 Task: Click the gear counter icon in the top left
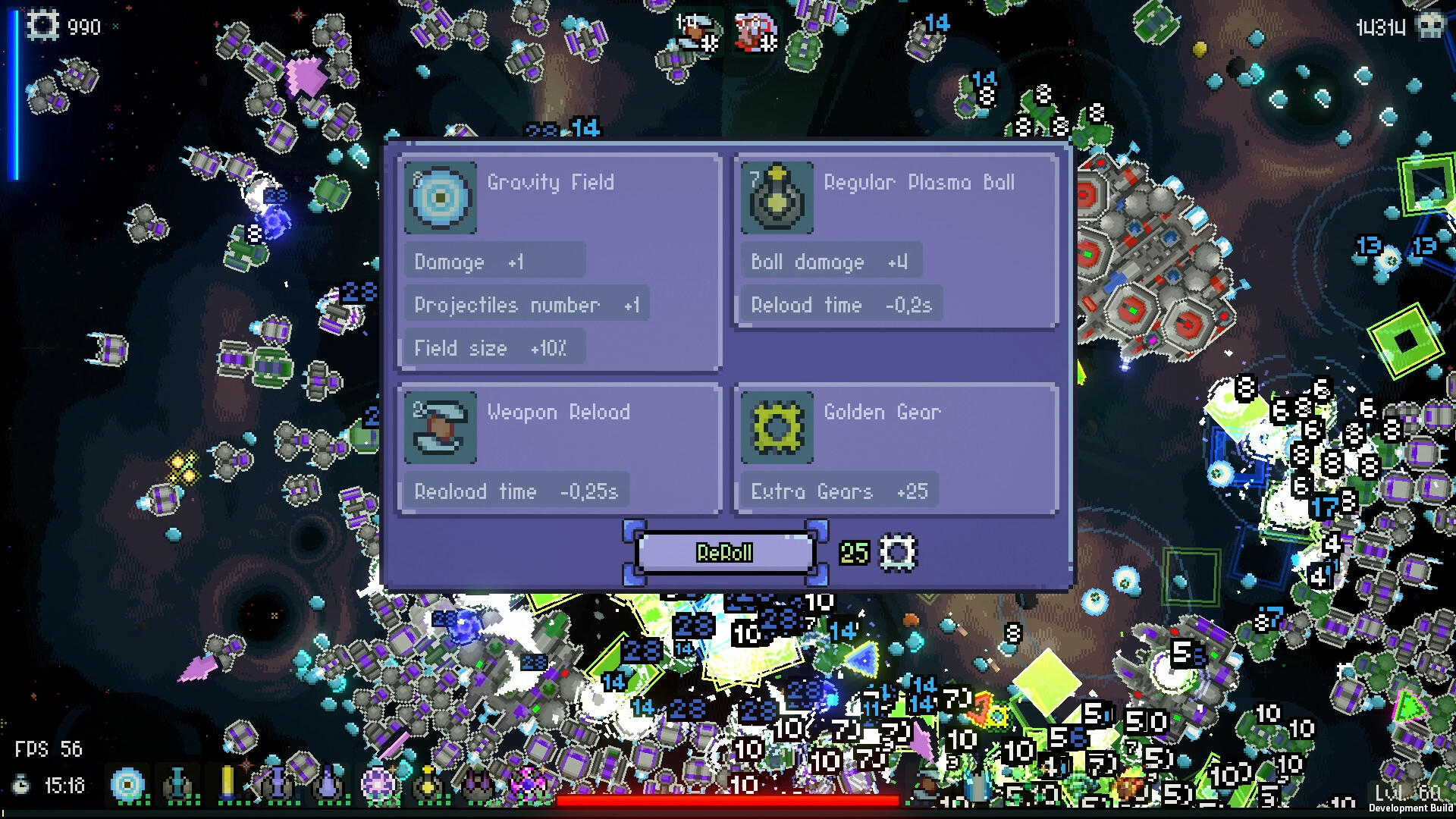(42, 25)
